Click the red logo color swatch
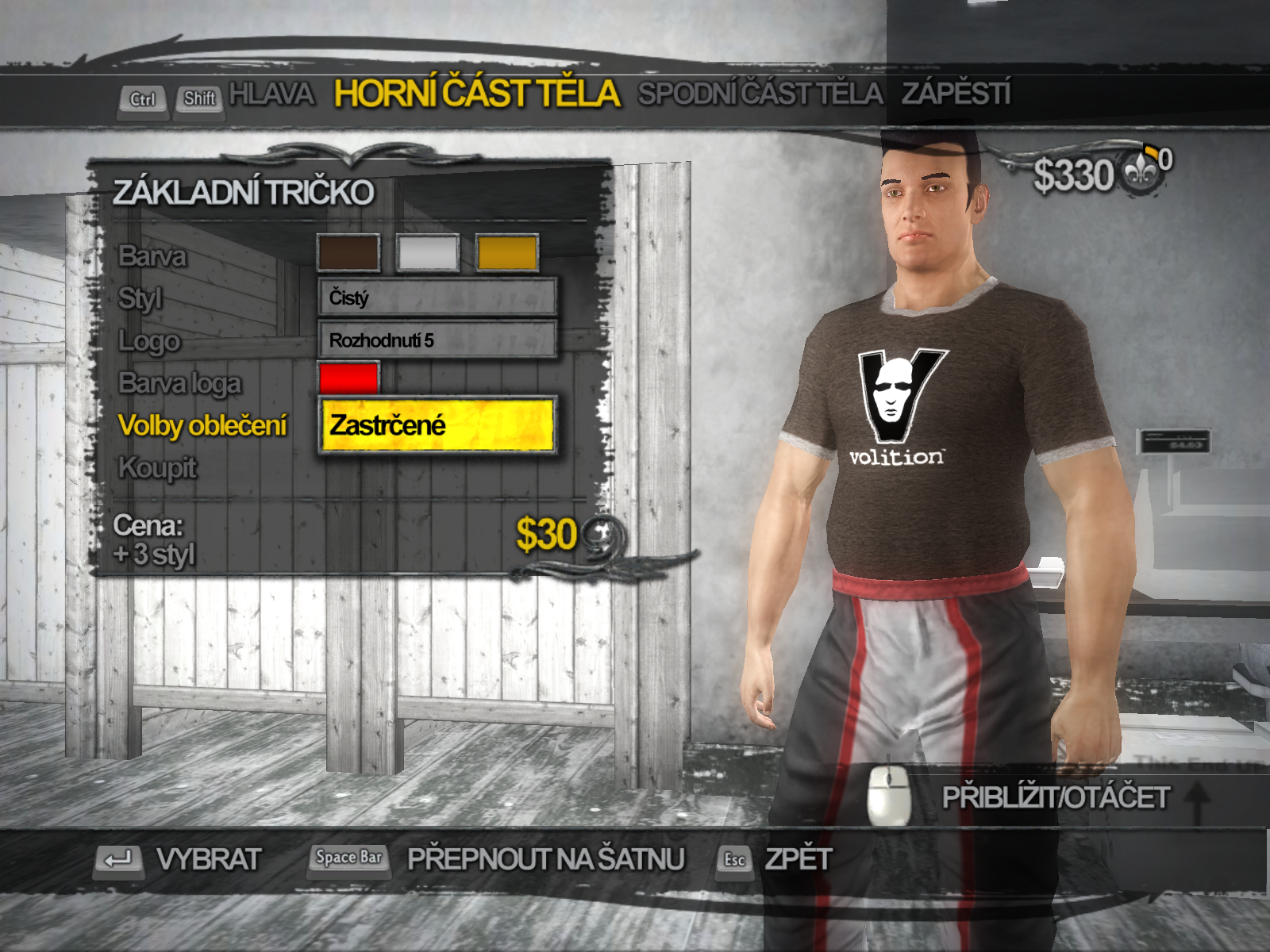This screenshot has height=952, width=1270. point(348,378)
